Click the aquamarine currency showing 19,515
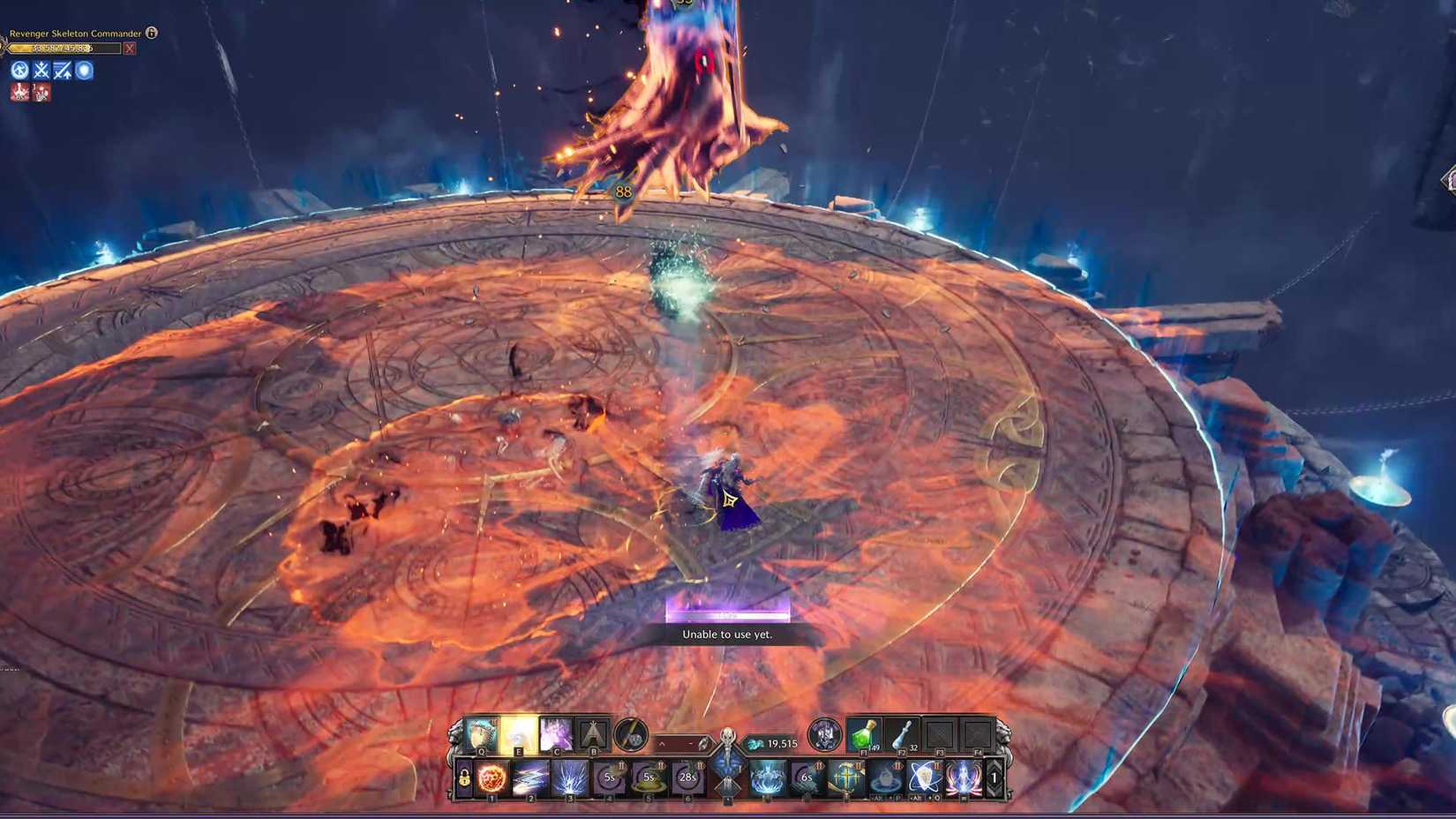This screenshot has width=1456, height=819. pyautogui.click(x=777, y=742)
